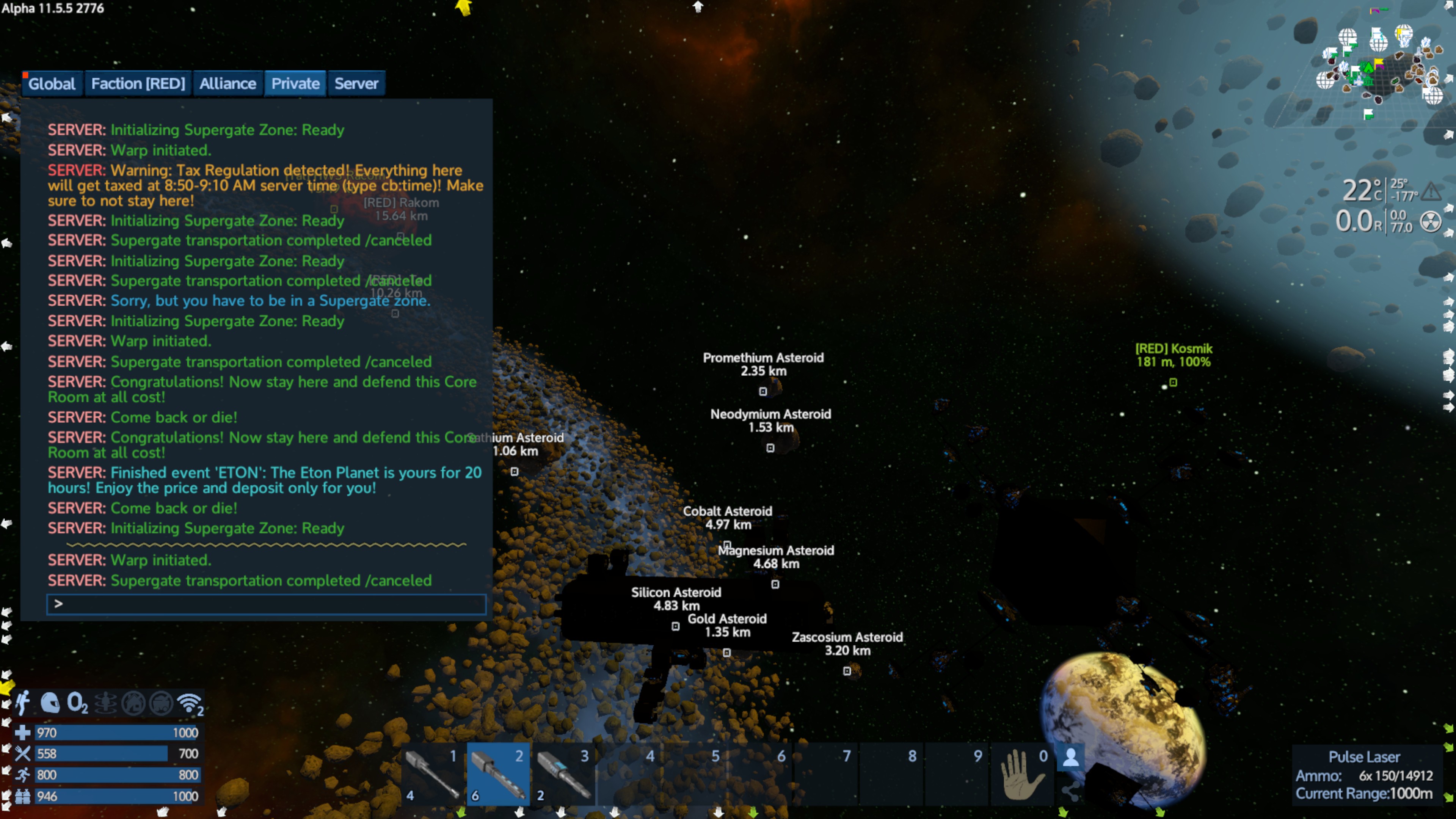Show the Private chat tab
Image resolution: width=1456 pixels, height=819 pixels.
click(295, 84)
